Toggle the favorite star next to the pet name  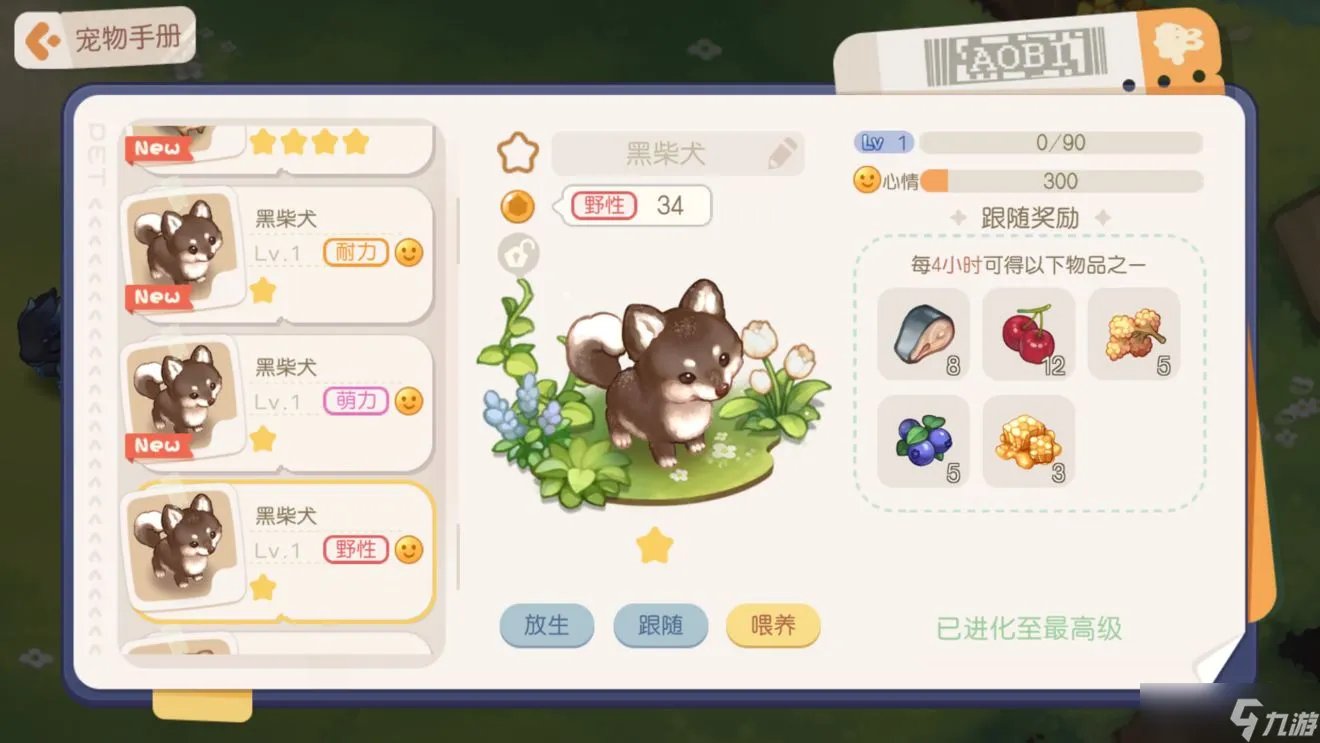(516, 152)
